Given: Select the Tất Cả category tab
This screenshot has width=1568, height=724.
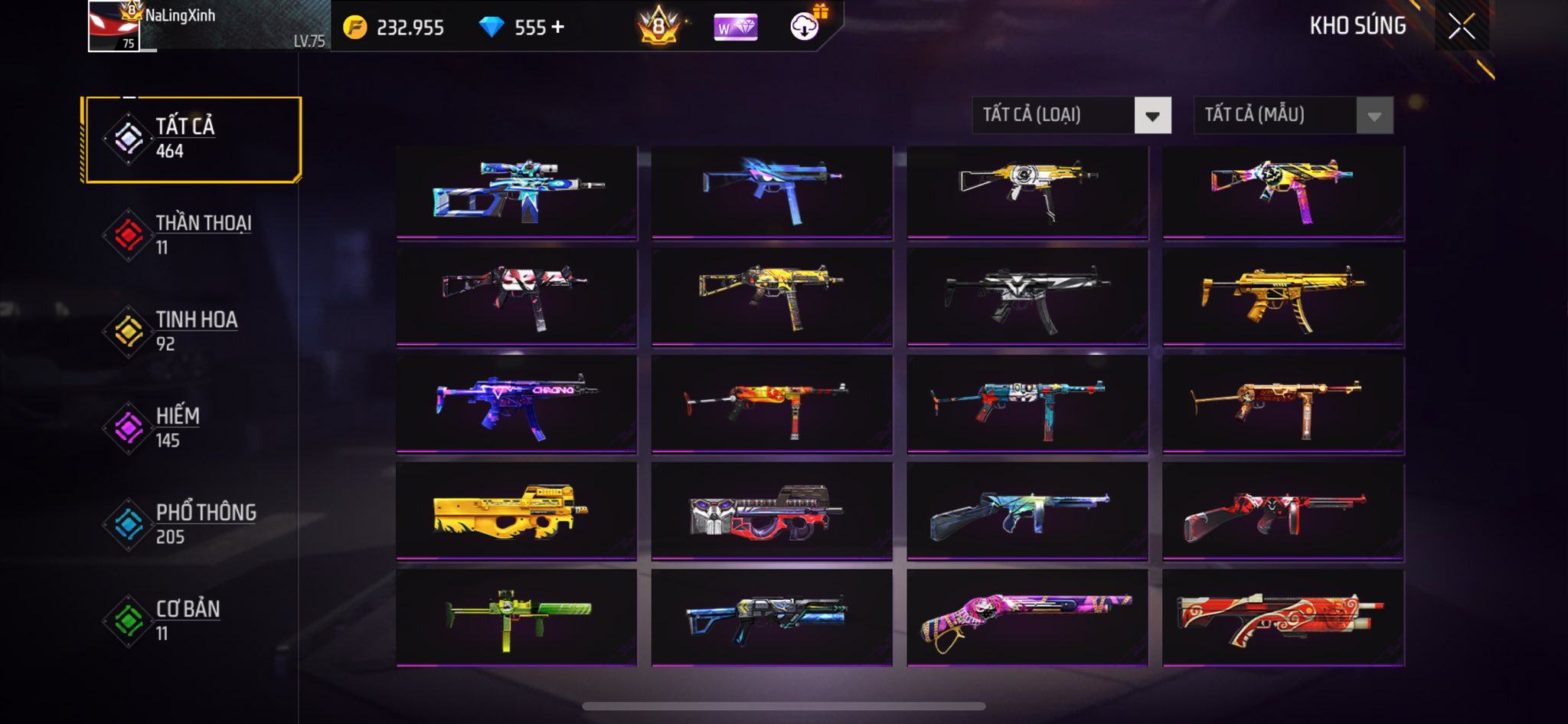Looking at the screenshot, I should (192, 139).
